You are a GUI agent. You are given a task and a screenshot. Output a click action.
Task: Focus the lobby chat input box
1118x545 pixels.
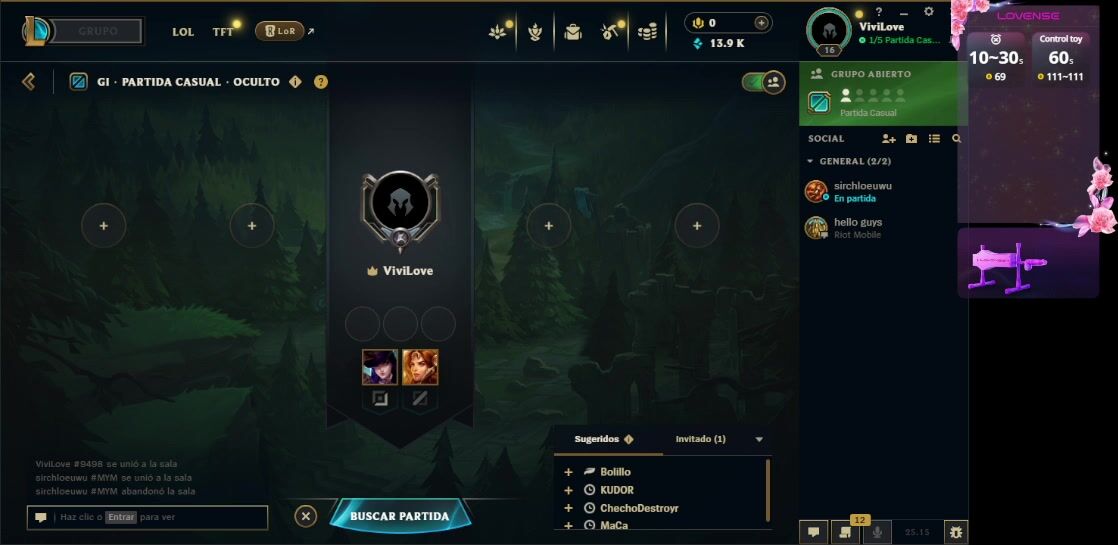coord(160,517)
